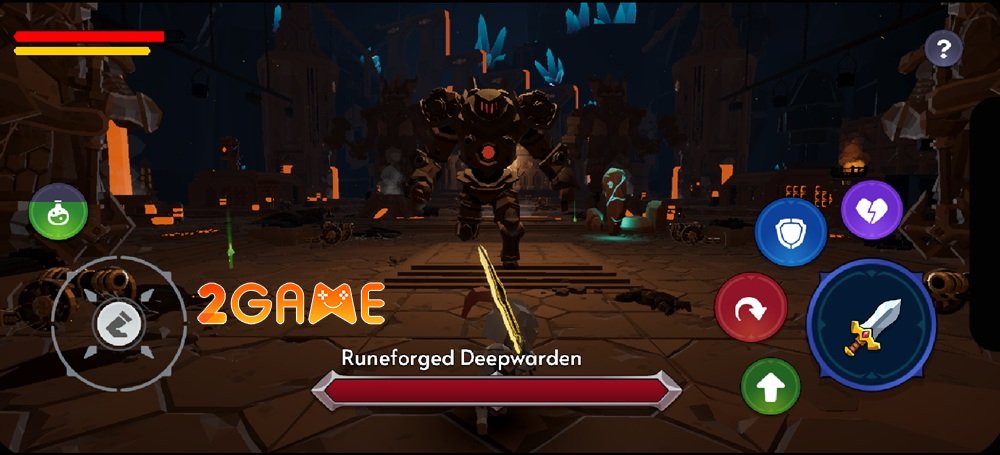Activate the blue shield block ability
Viewport: 1000px width, 455px height.
pyautogui.click(x=790, y=232)
